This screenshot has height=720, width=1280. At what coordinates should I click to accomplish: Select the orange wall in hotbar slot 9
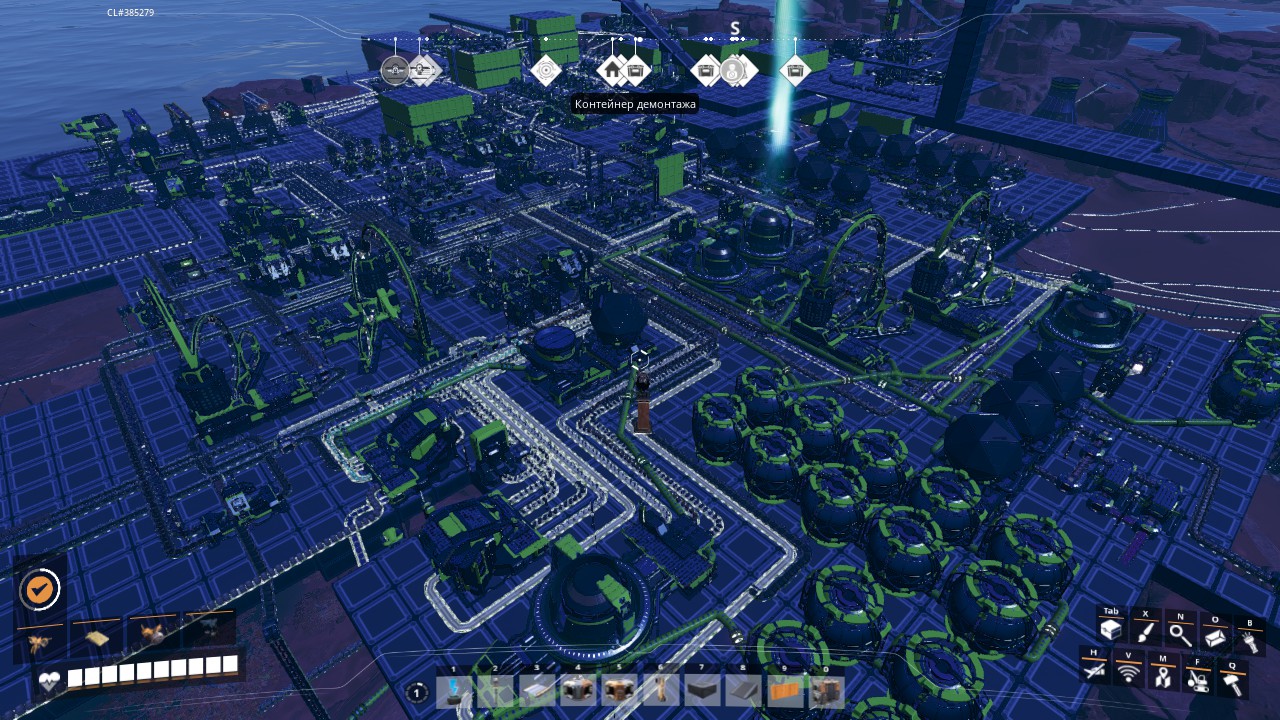tap(785, 690)
